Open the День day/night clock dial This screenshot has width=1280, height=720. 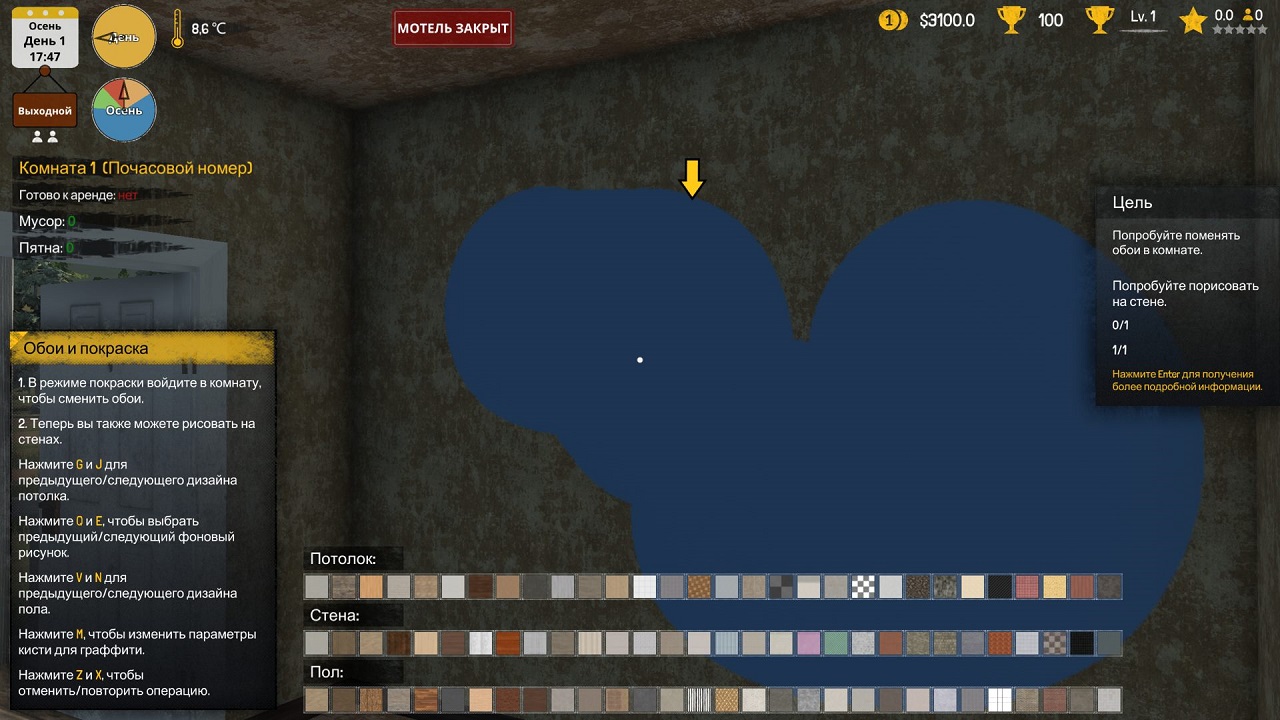pyautogui.click(x=123, y=36)
